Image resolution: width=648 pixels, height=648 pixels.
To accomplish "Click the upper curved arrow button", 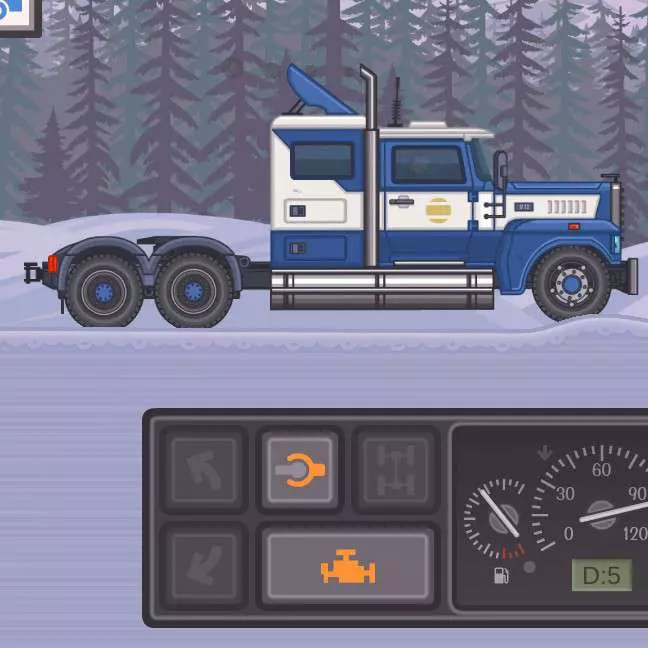I will coord(203,469).
